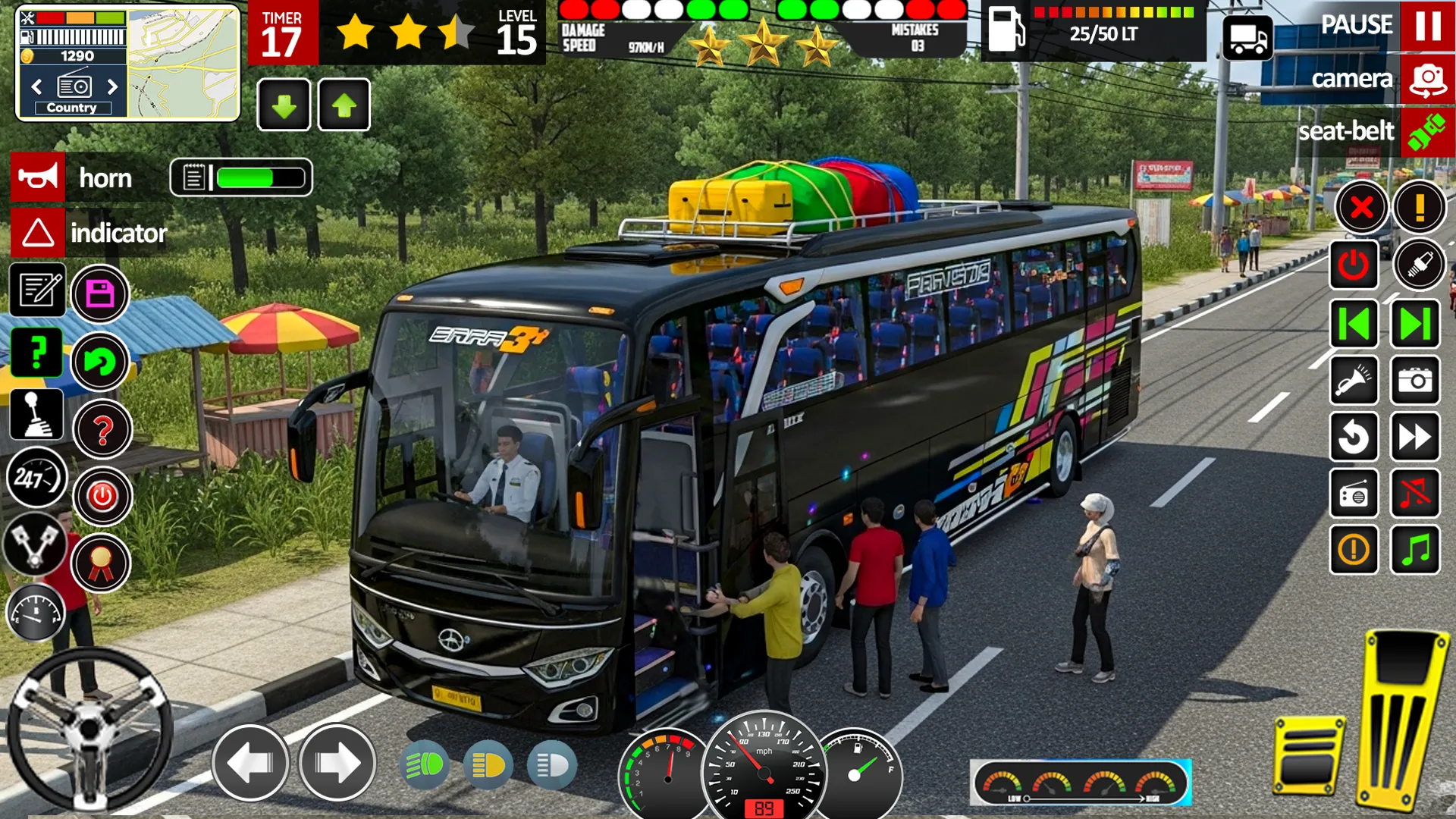Turn on the radio
Image resolution: width=1456 pixels, height=819 pixels.
pos(1355,493)
